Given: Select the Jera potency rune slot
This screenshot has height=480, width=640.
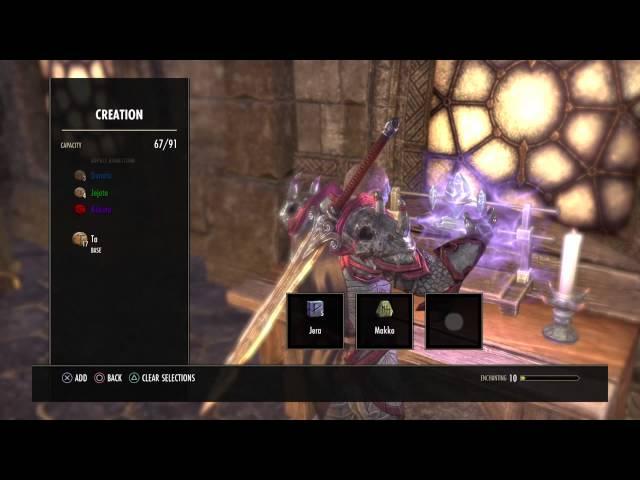Looking at the screenshot, I should [x=315, y=320].
